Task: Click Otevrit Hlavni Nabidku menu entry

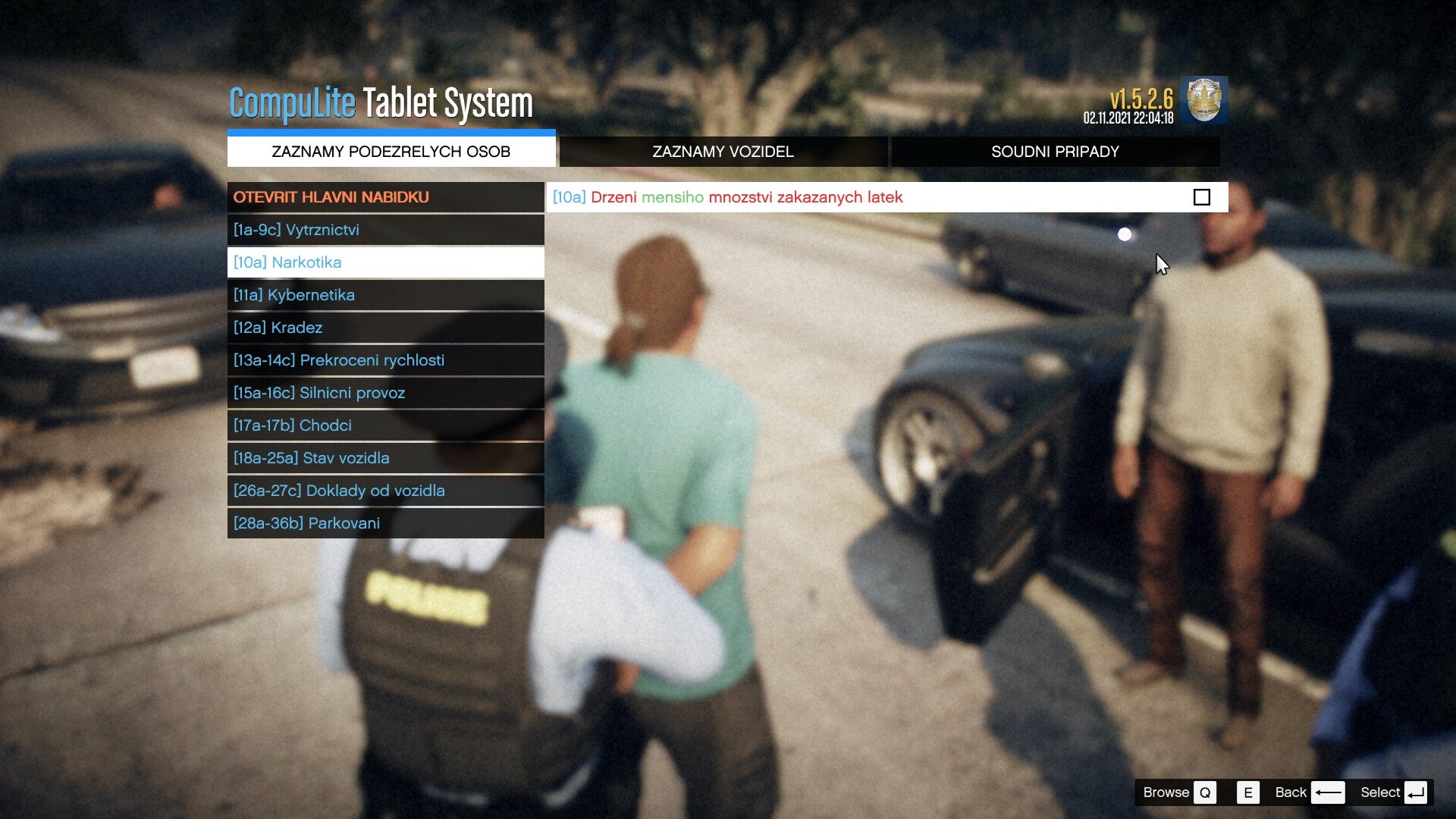Action: (x=385, y=197)
